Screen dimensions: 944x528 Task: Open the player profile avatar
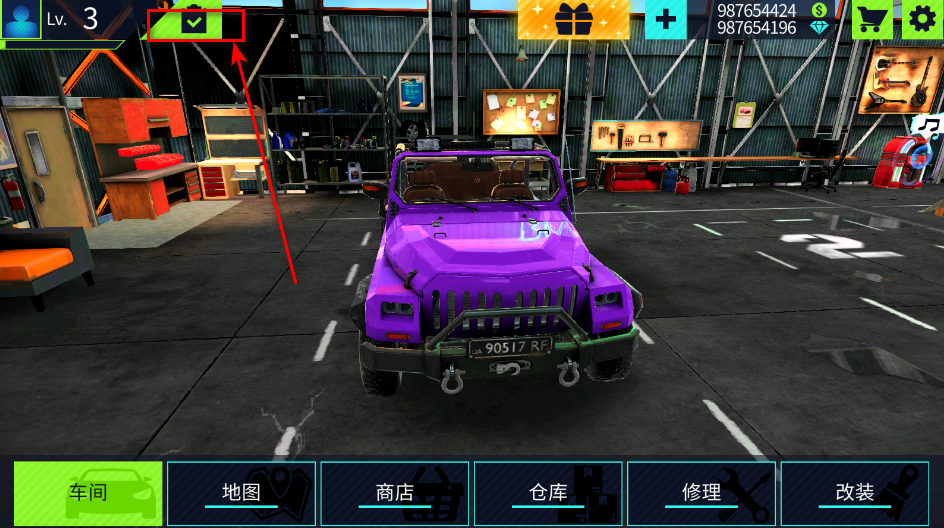pos(20,19)
